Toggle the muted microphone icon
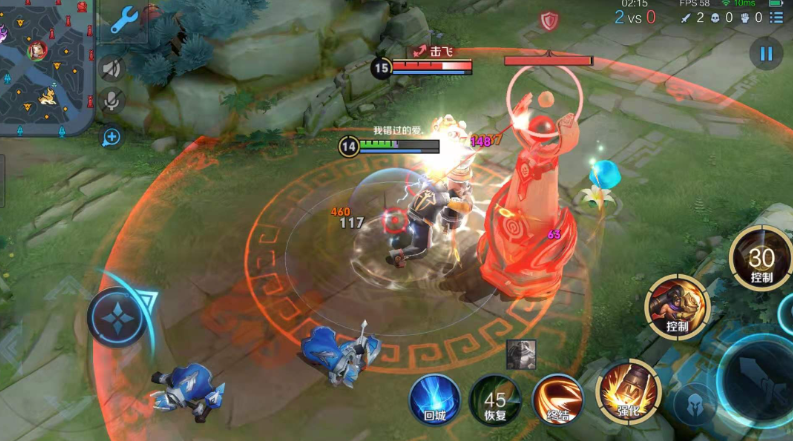The width and height of the screenshot is (793, 441). coord(112,100)
